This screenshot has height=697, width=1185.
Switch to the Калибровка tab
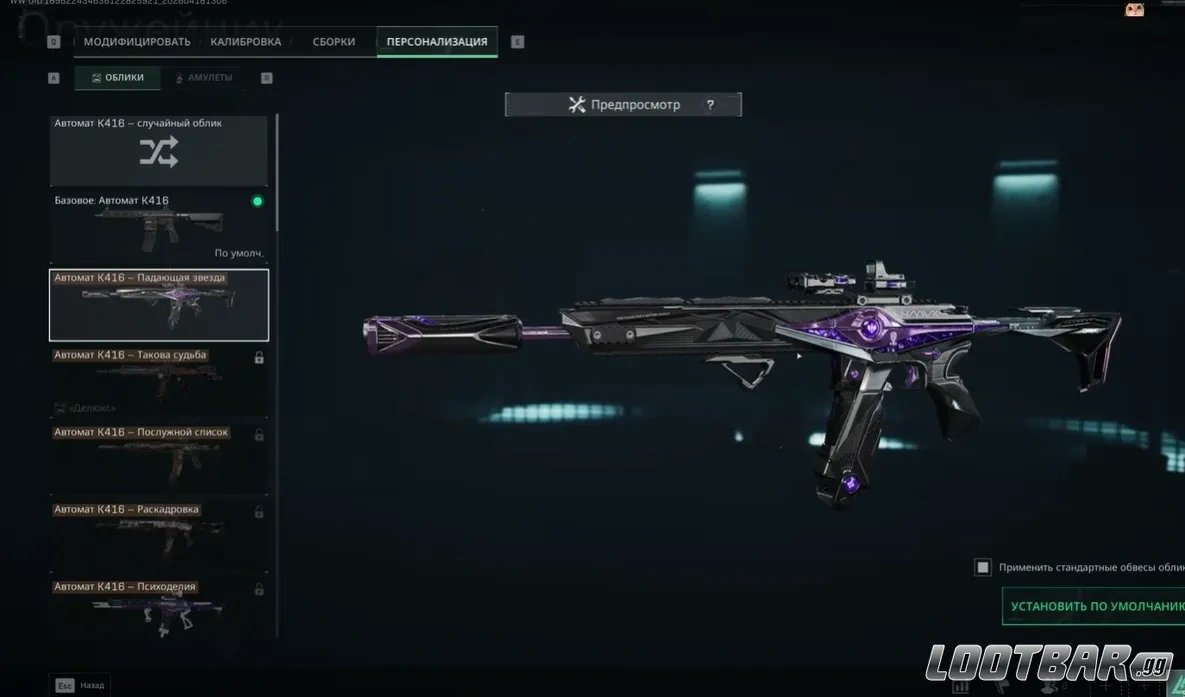click(246, 42)
